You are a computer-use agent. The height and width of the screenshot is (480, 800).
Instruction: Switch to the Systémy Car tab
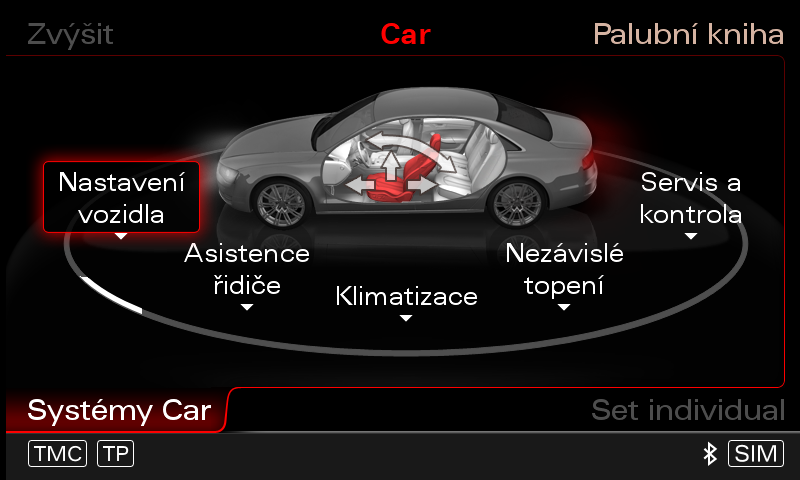[119, 410]
